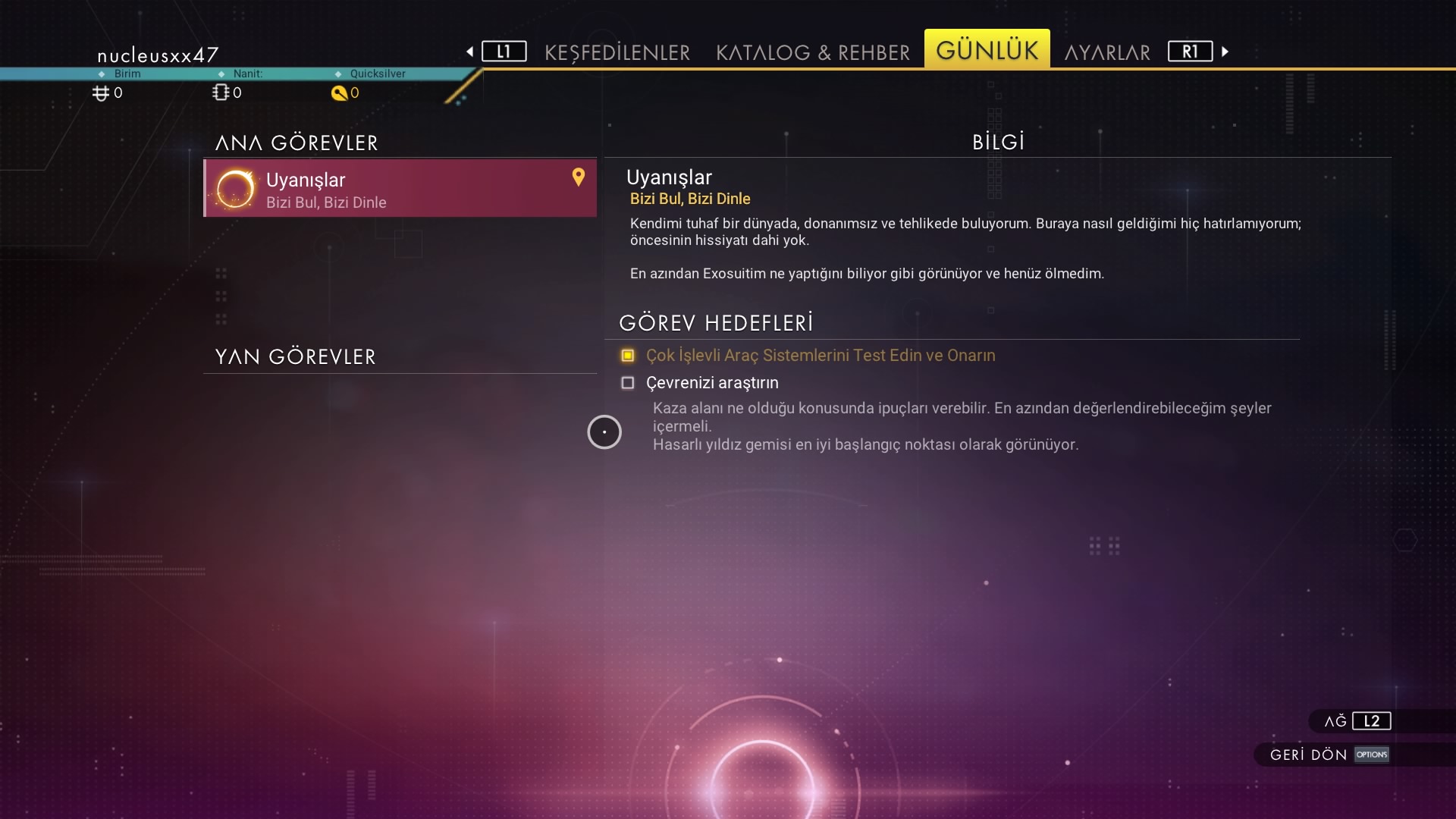
Task: Click the left arrow beside the tabs
Action: coord(470,52)
